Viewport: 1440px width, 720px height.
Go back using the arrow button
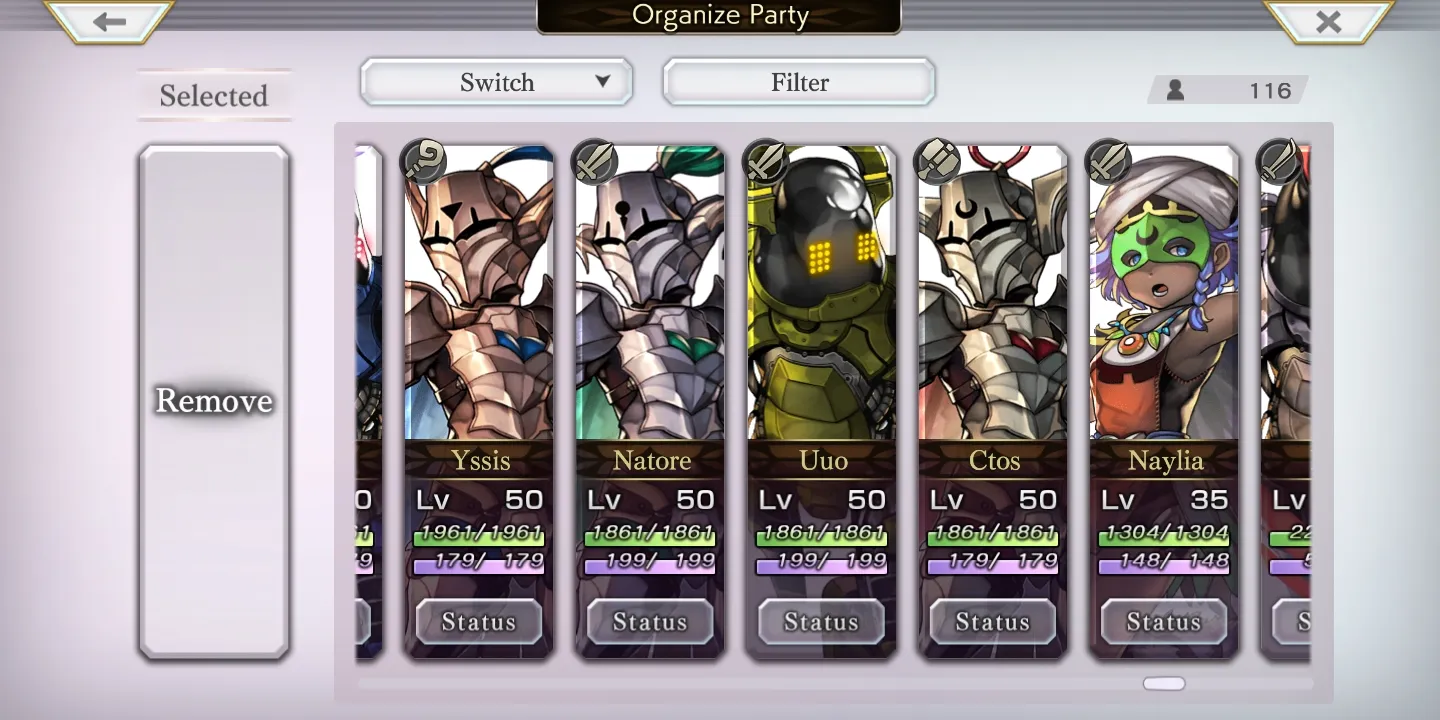[x=109, y=21]
